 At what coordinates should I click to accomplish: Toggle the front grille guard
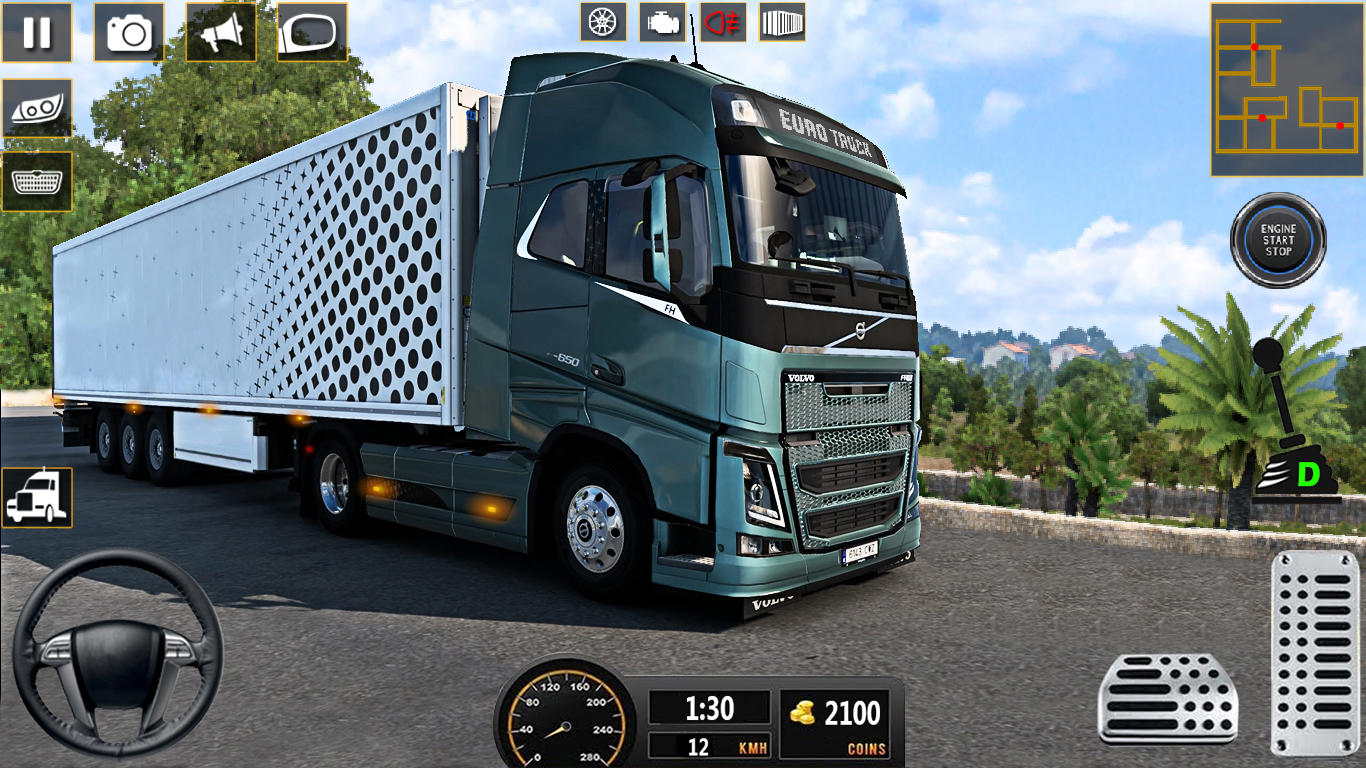tap(38, 180)
